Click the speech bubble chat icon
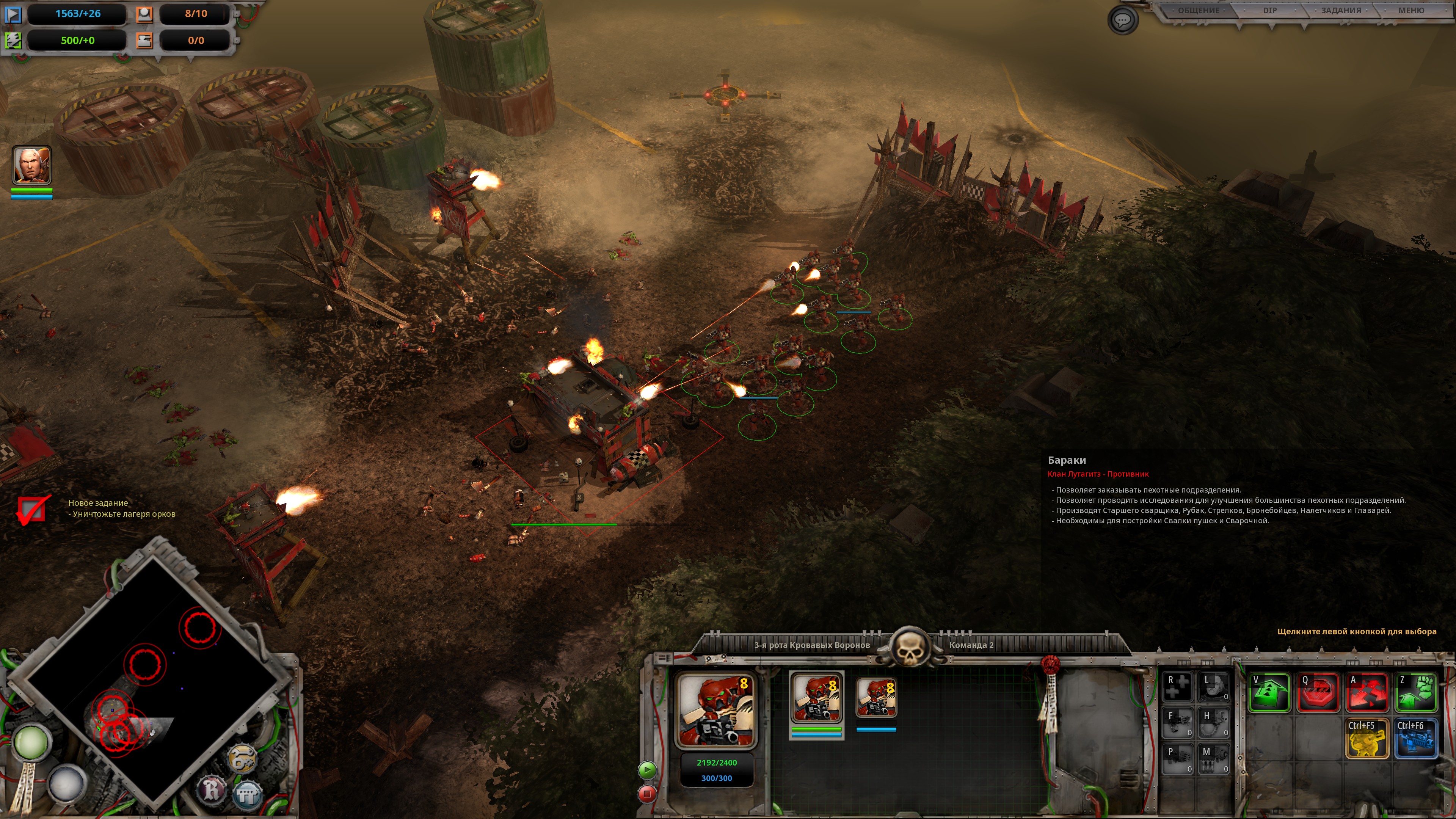Screen dimensions: 1456x819 tap(1122, 21)
